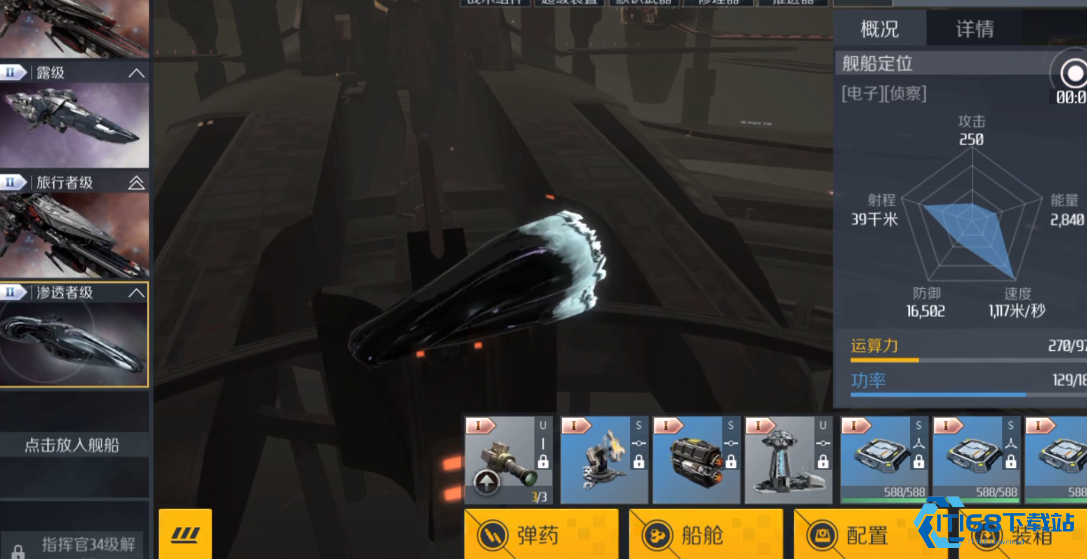Switch to the 概况 overview tab
The height and width of the screenshot is (559, 1087).
[880, 29]
